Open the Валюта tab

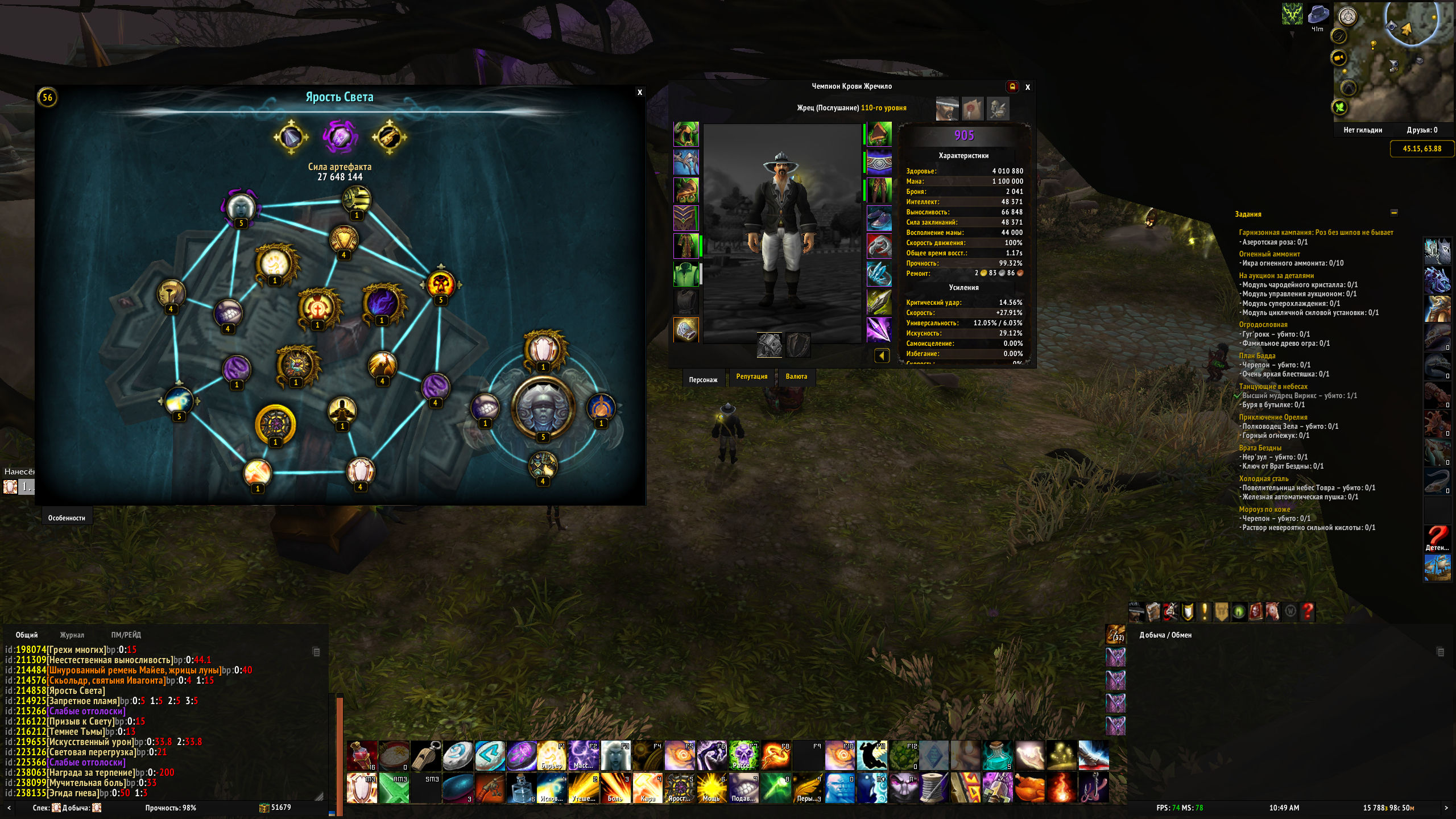(x=796, y=377)
